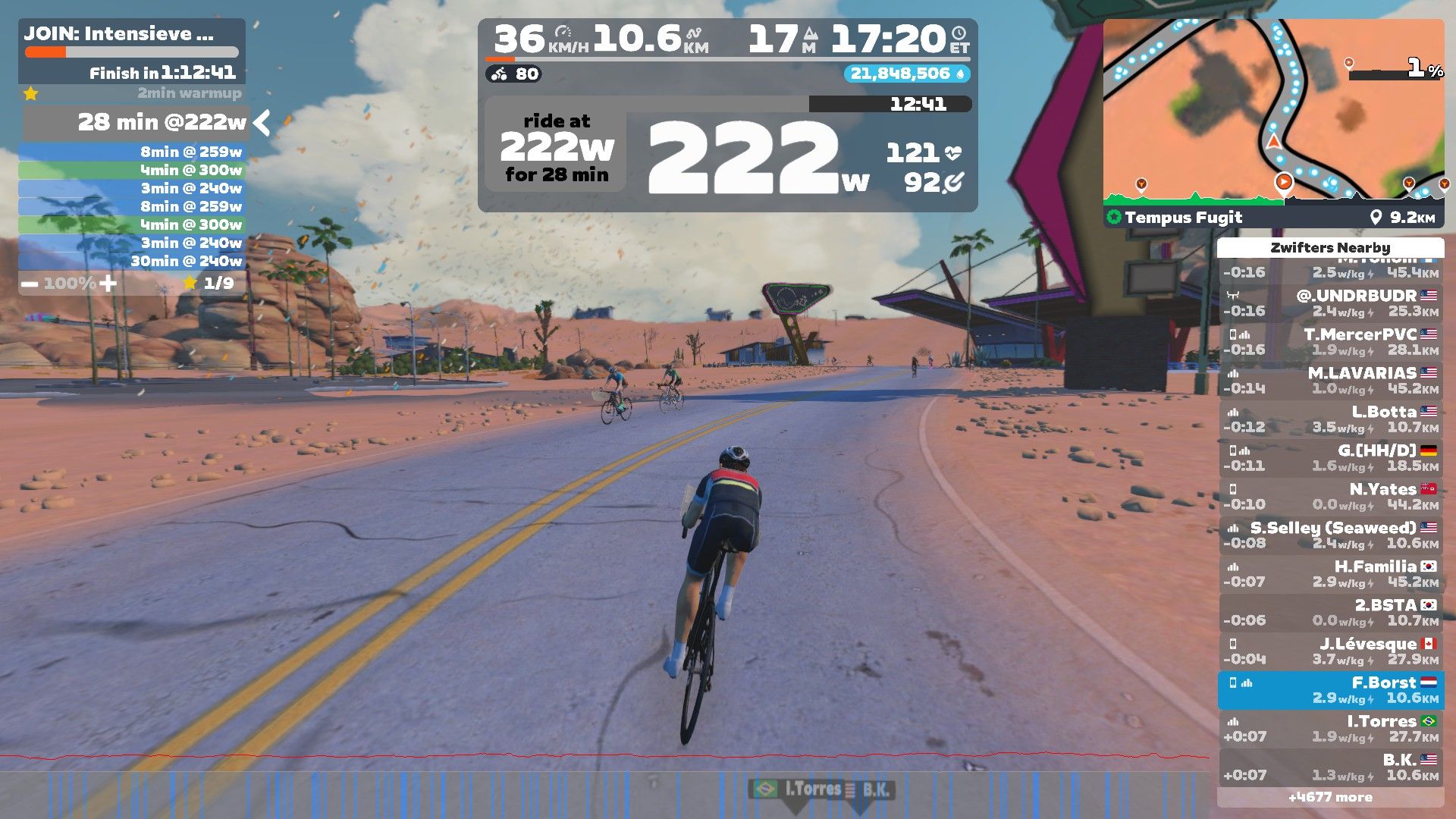The width and height of the screenshot is (1456, 819).
Task: Select the first 8min @ 259w interval
Action: point(132,152)
